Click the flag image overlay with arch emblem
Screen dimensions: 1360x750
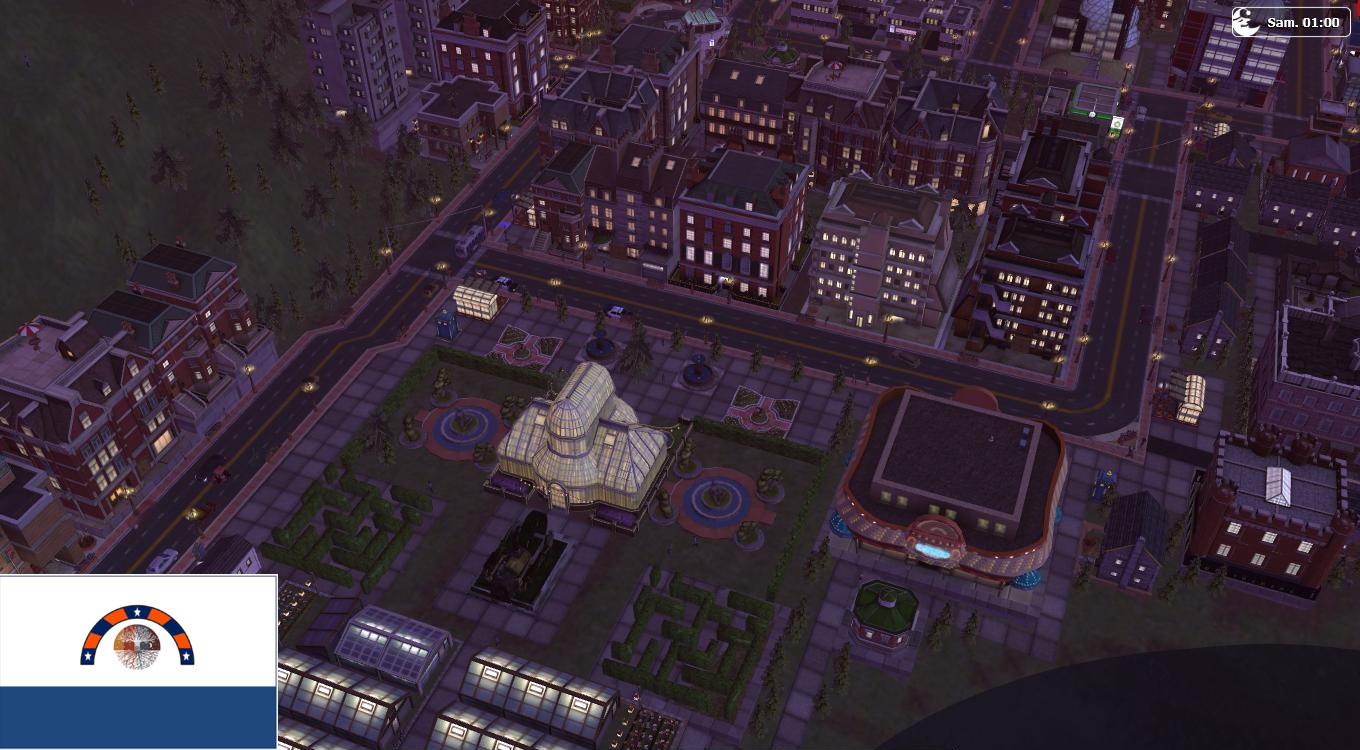[x=138, y=661]
